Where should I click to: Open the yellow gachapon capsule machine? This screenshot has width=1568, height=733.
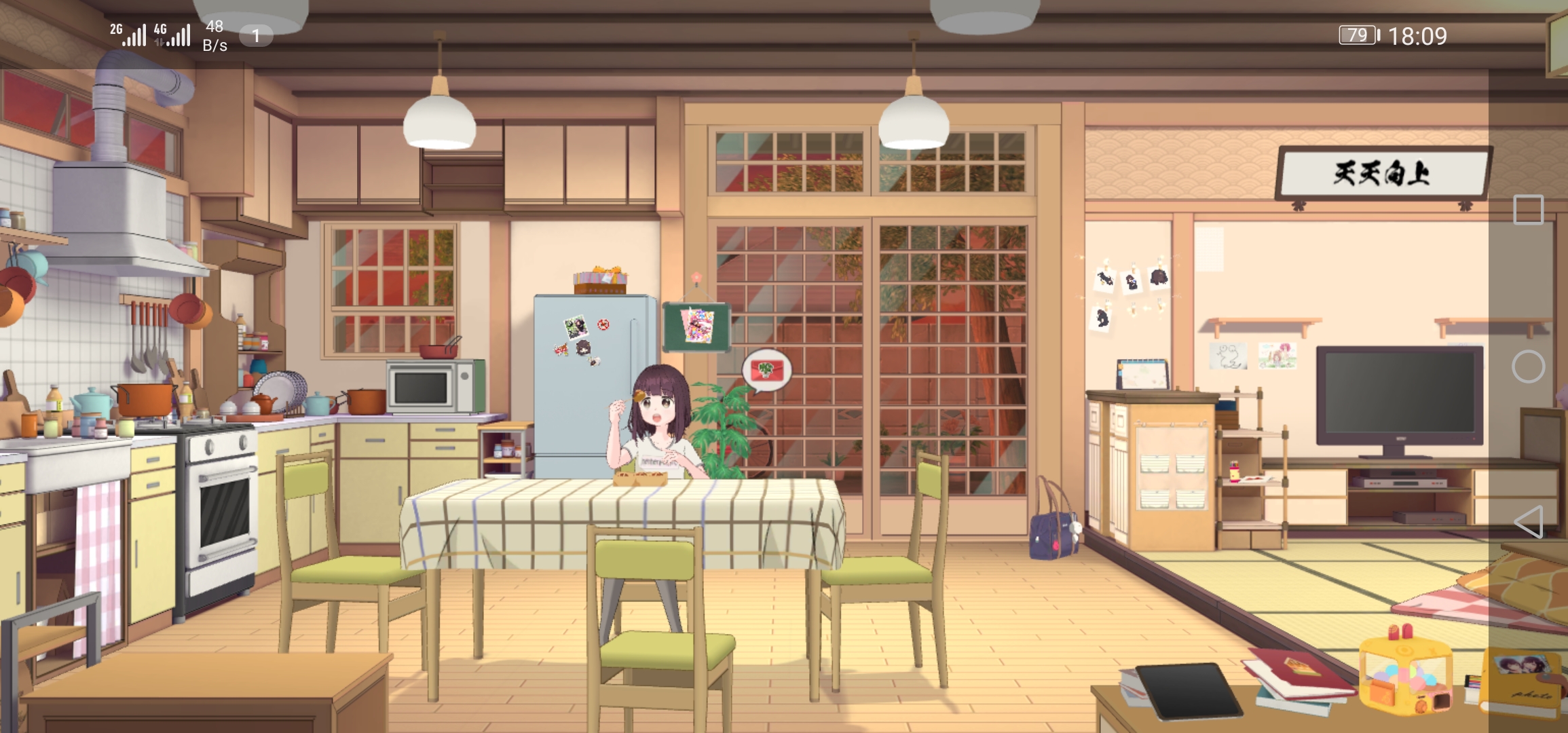1405,672
